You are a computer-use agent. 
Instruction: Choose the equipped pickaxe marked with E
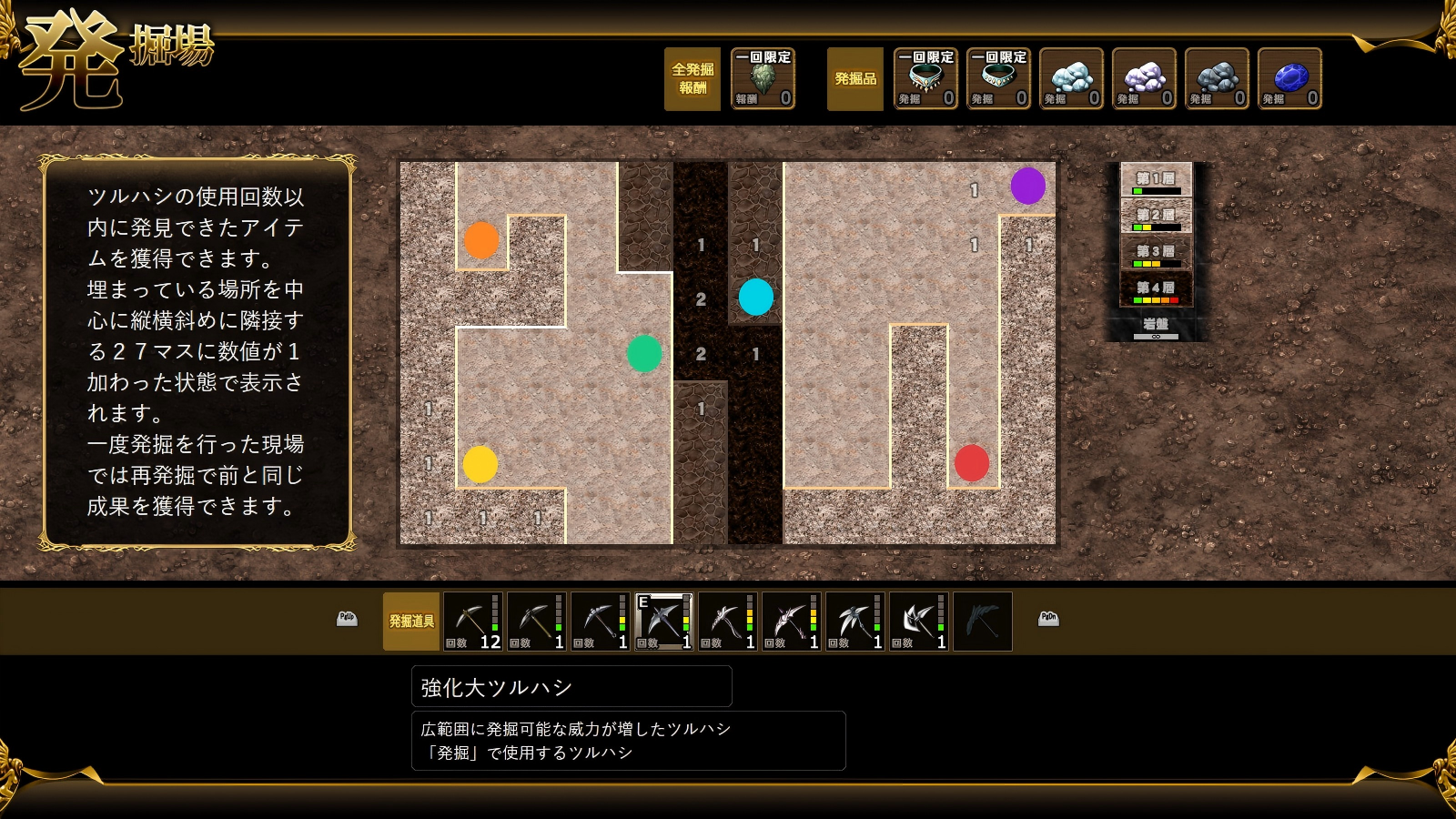click(664, 622)
